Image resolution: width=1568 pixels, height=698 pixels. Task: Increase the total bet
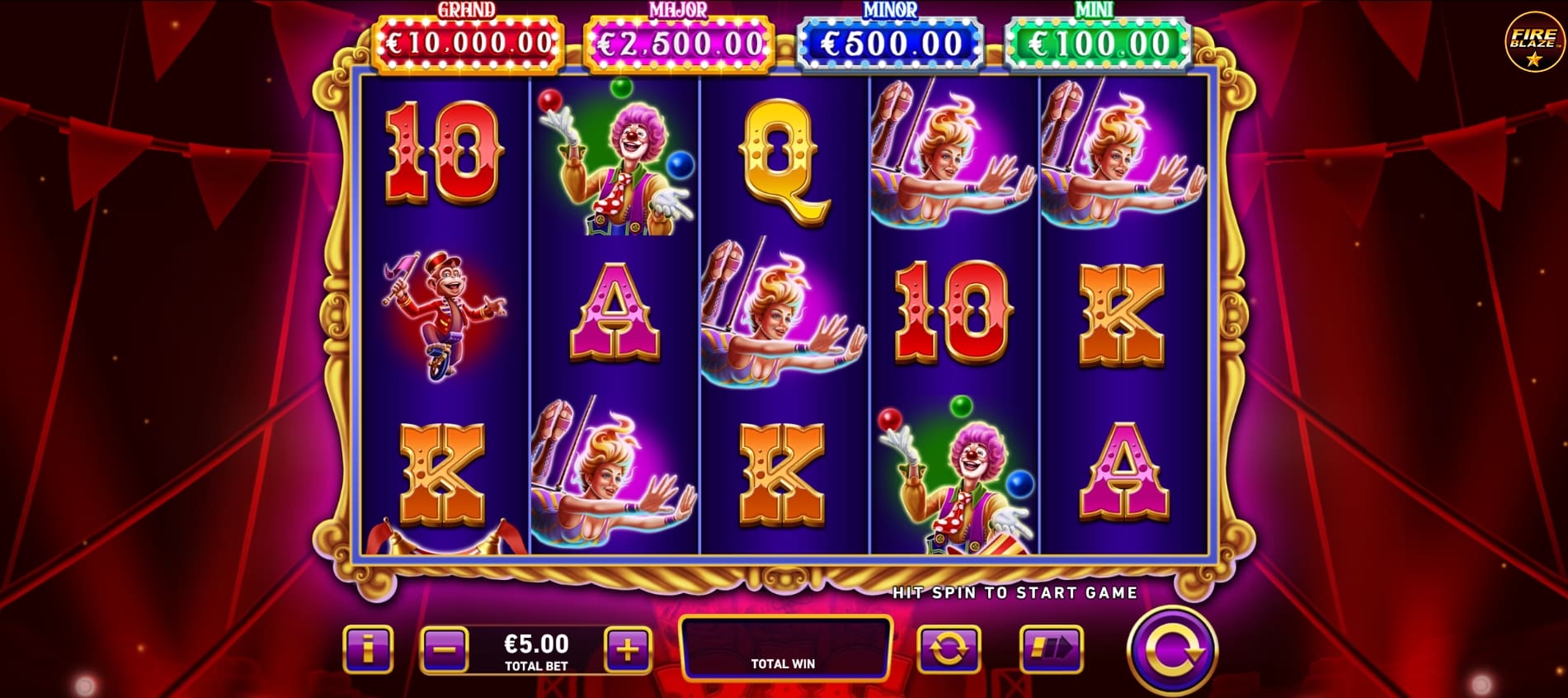tap(629, 650)
